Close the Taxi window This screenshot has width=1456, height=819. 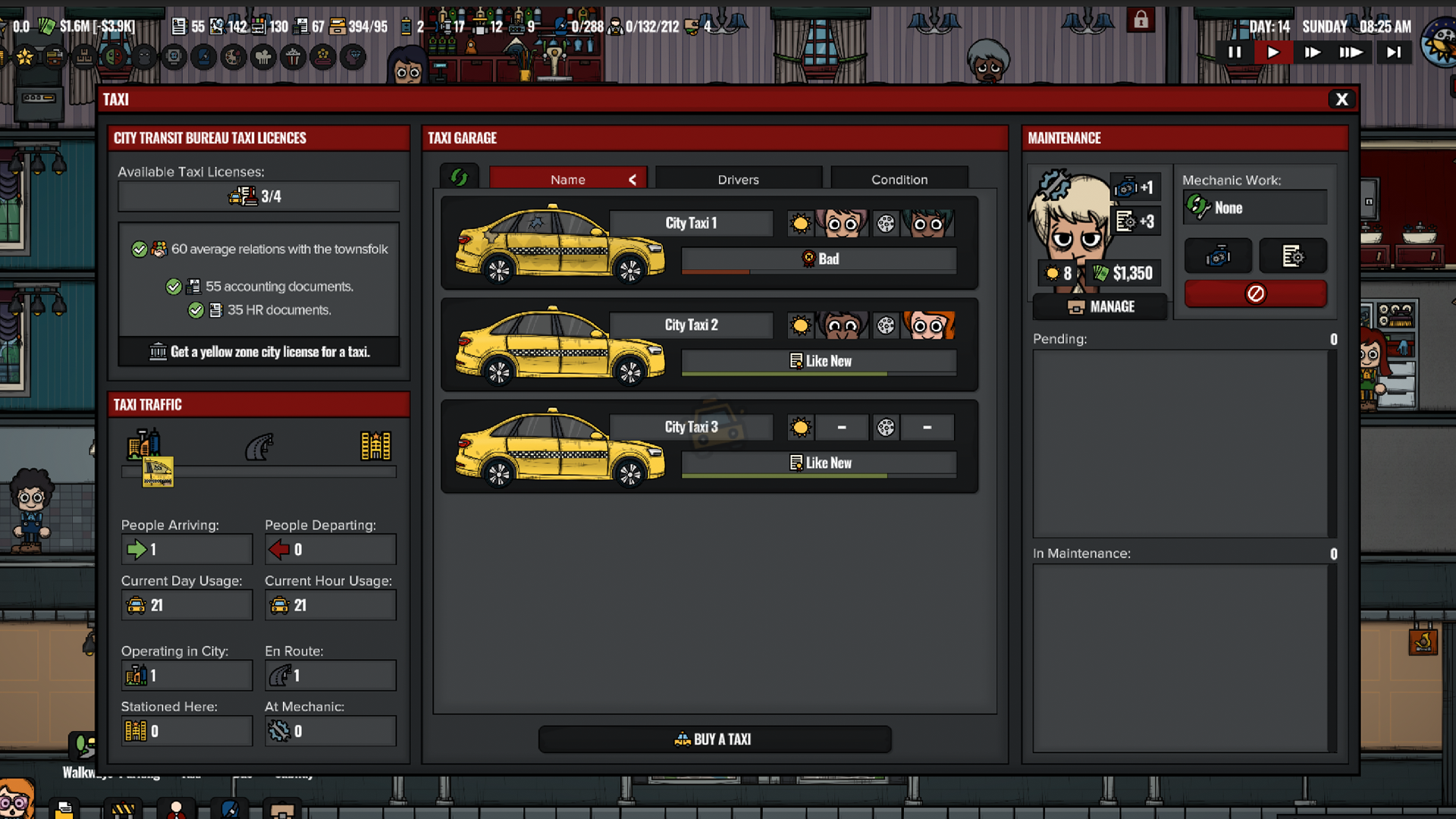(1341, 99)
